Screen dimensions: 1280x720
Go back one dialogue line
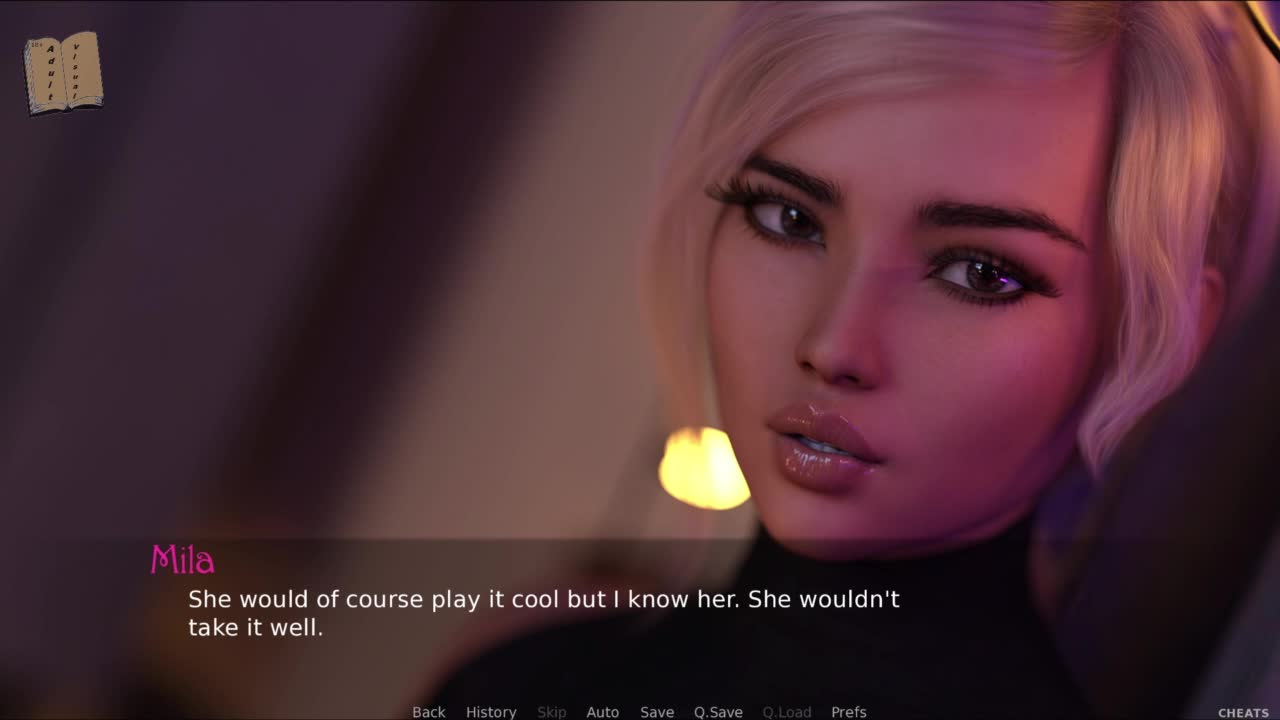[x=429, y=712]
